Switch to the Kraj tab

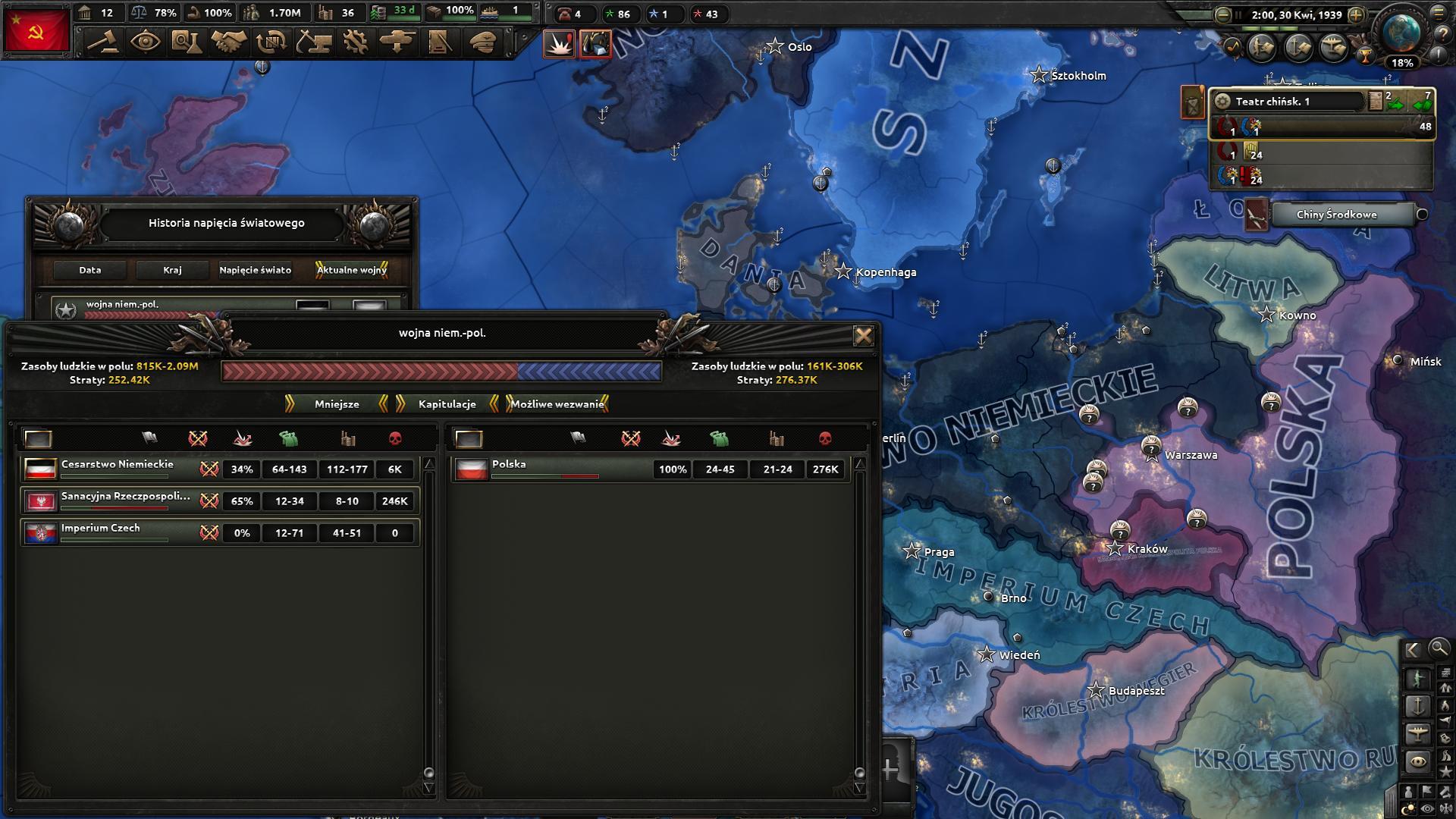coord(172,270)
